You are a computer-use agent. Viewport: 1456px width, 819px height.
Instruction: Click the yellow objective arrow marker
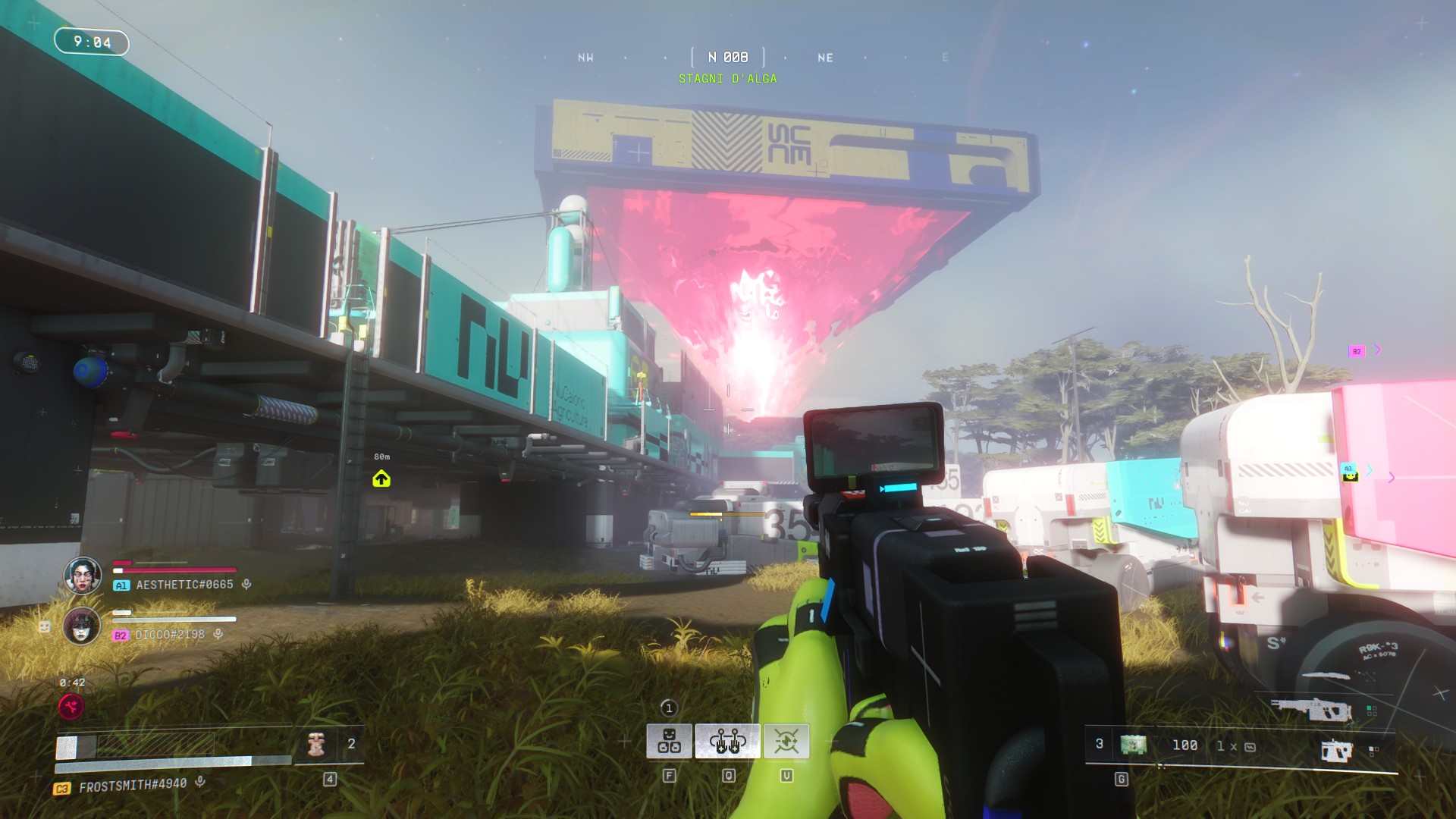tap(381, 479)
